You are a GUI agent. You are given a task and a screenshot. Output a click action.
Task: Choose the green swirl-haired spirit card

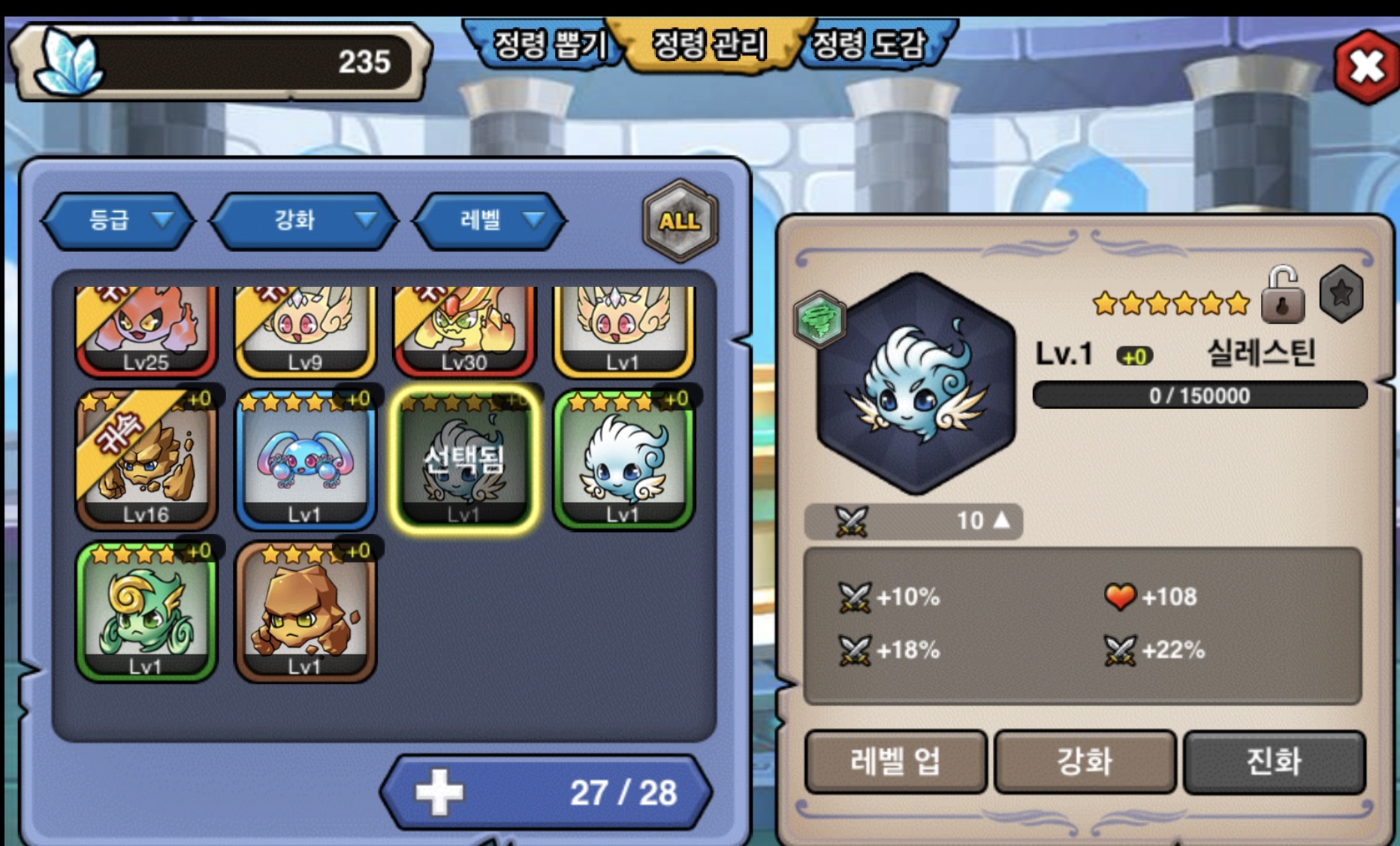[x=146, y=612]
